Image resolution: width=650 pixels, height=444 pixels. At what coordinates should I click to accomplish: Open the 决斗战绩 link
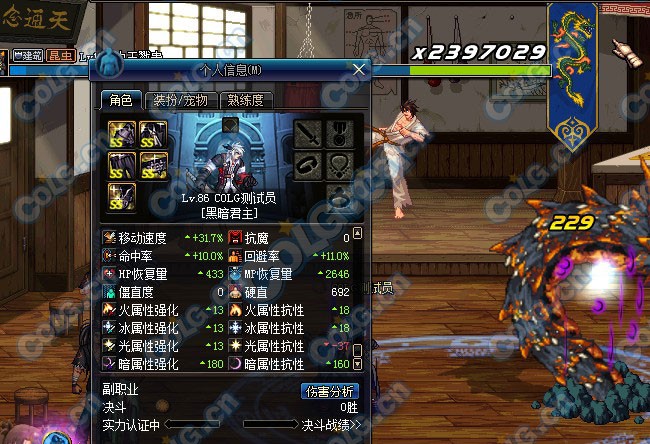[x=330, y=425]
